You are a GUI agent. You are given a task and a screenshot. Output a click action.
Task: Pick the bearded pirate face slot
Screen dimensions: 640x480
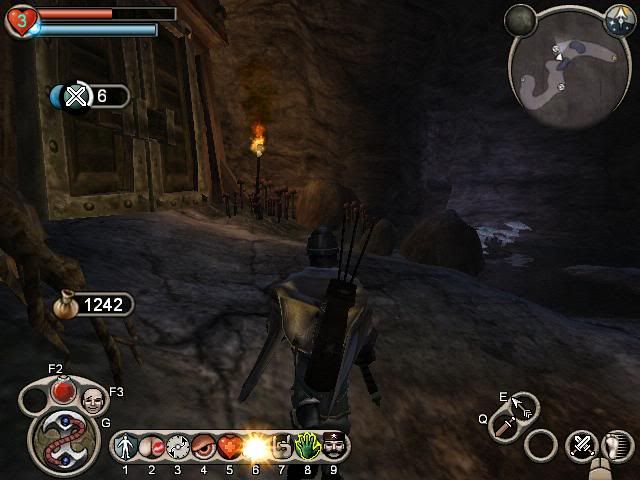click(x=333, y=444)
